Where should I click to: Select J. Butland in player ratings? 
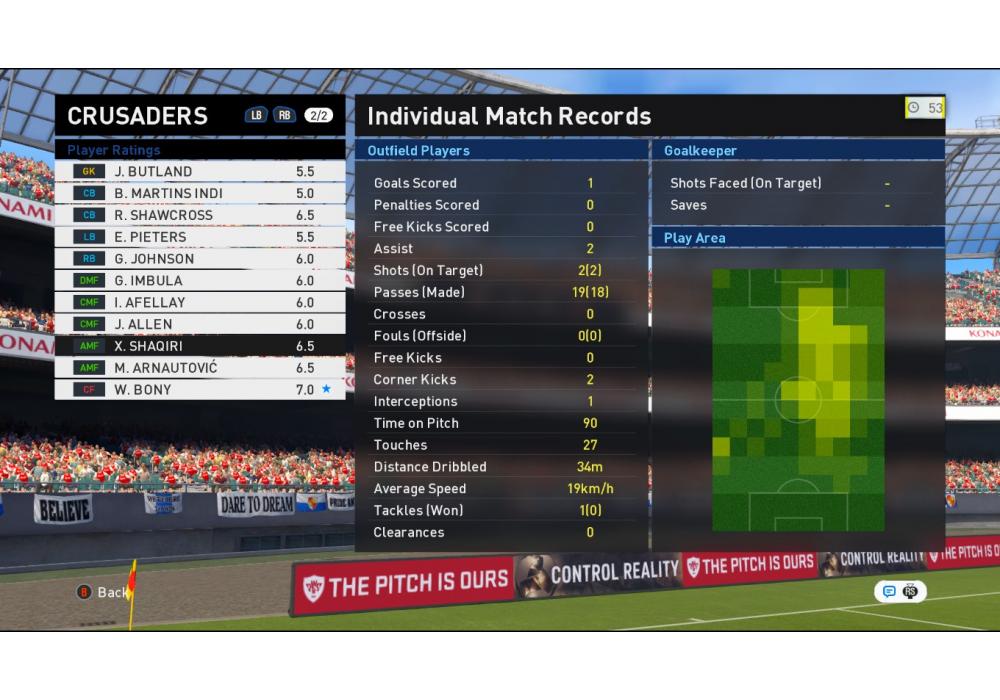[200, 171]
